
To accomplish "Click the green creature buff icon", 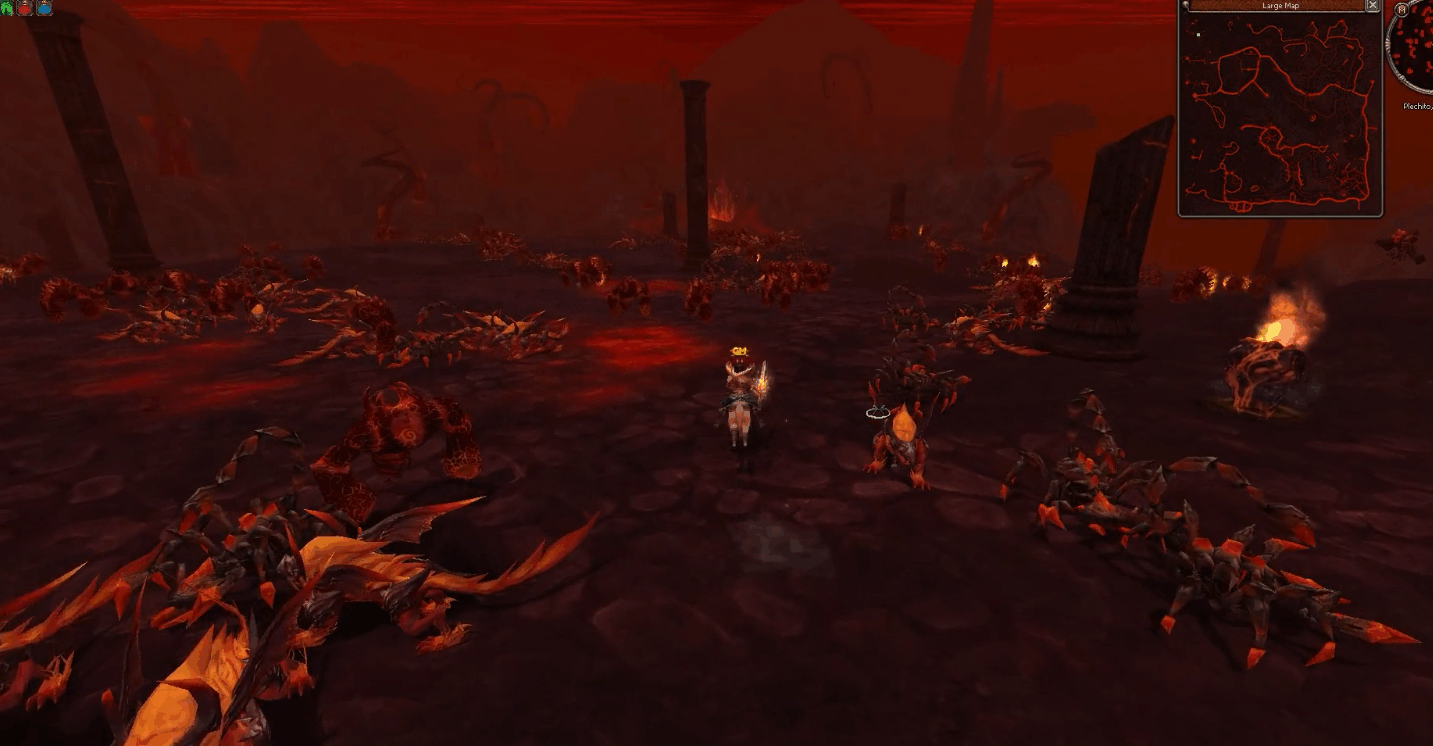I will point(8,8).
